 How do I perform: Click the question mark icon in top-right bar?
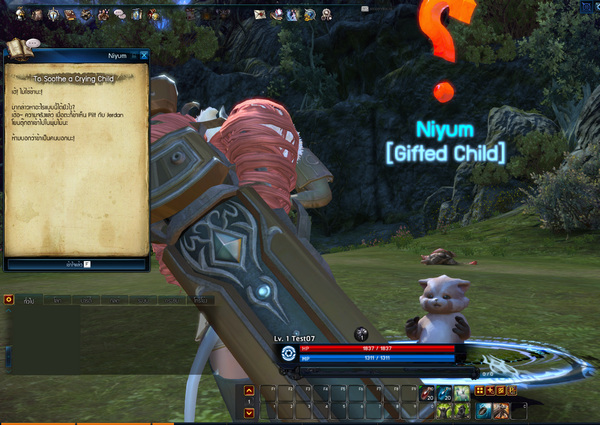(x=325, y=14)
